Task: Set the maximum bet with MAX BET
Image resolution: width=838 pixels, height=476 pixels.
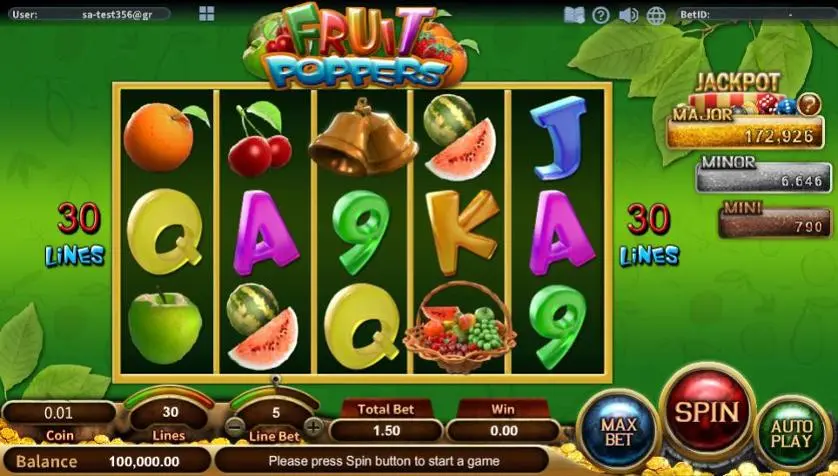Action: point(618,430)
